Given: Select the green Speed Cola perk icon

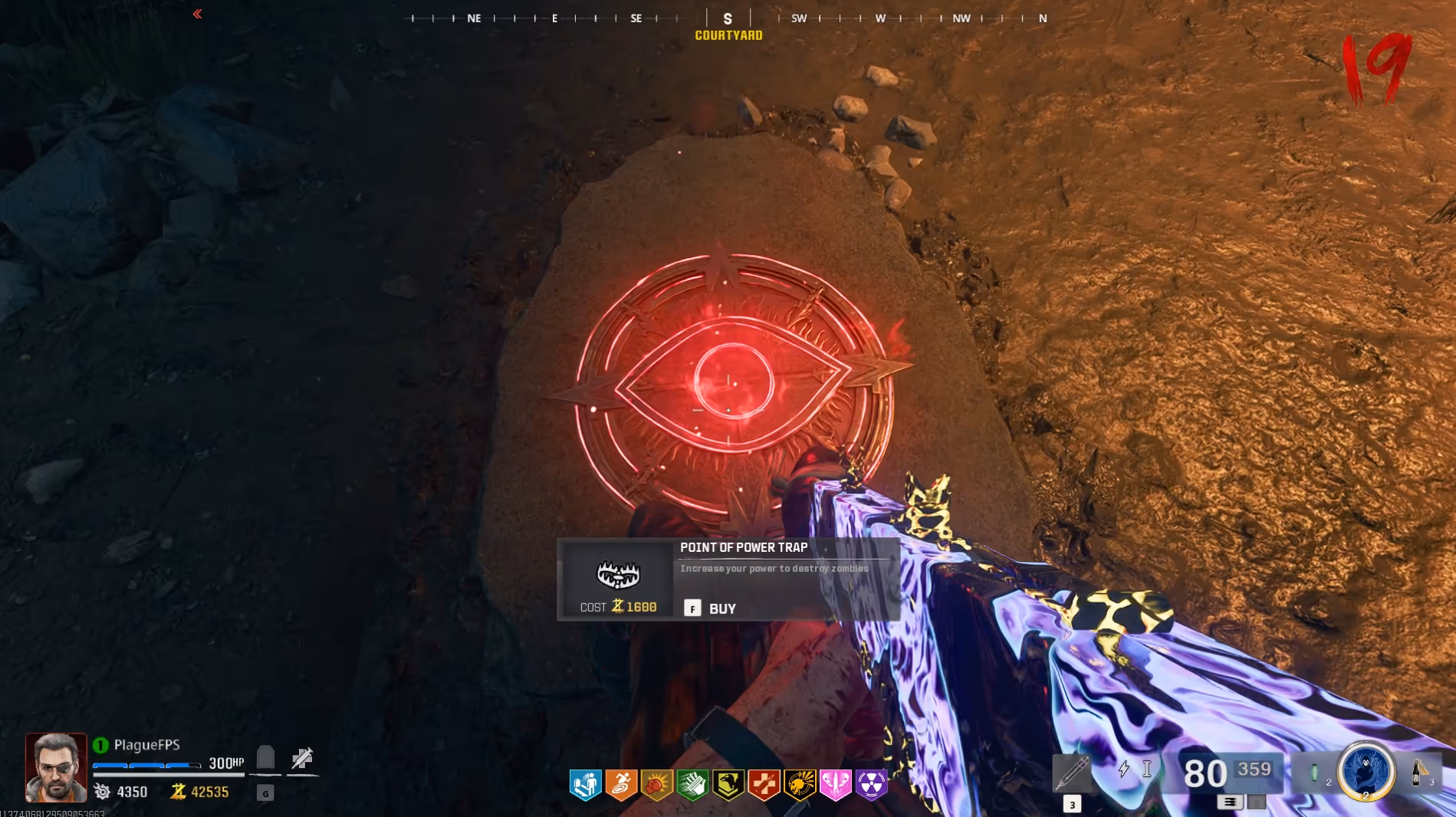Looking at the screenshot, I should [692, 785].
